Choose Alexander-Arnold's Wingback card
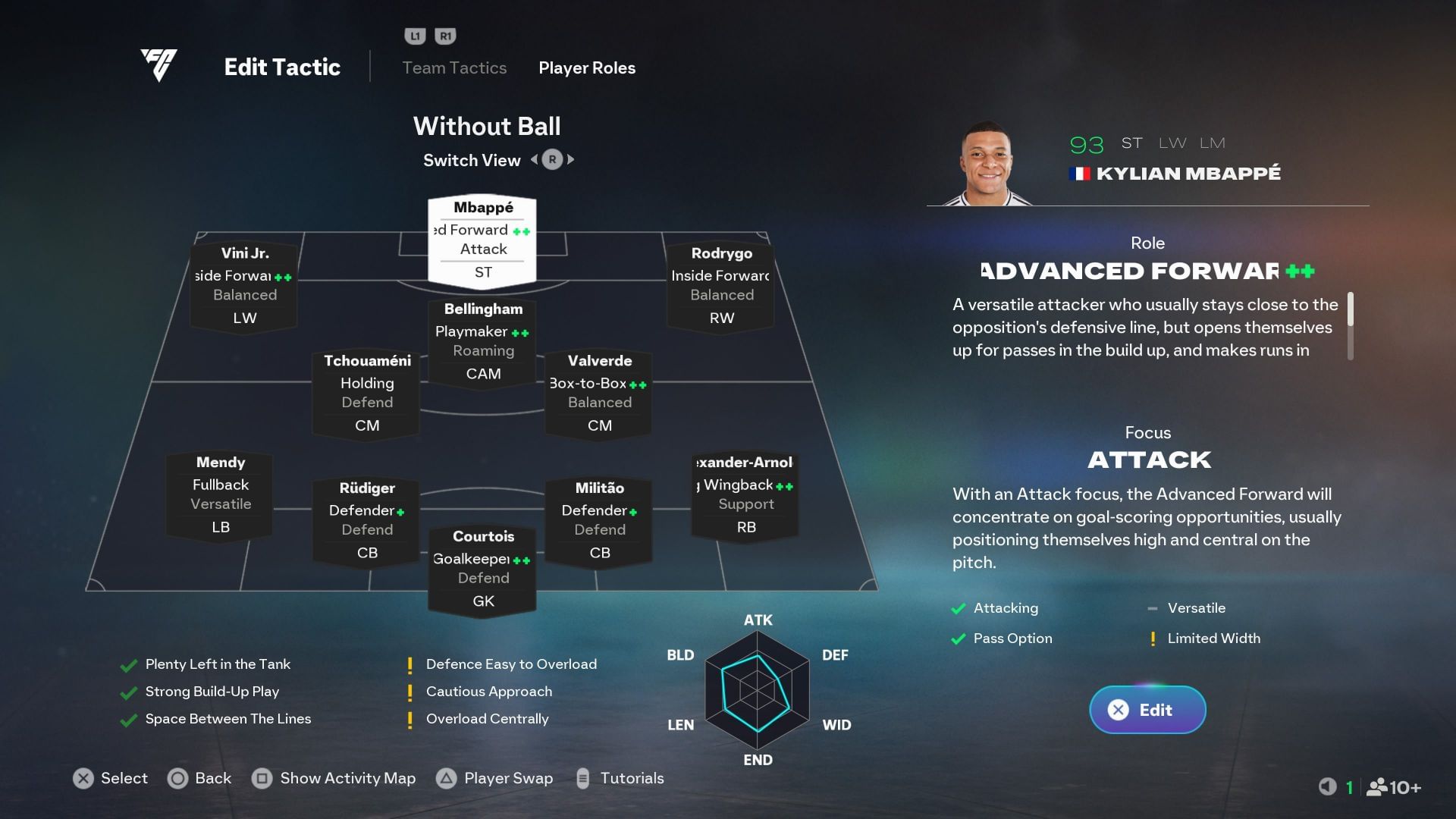The image size is (1456, 819). click(x=745, y=494)
